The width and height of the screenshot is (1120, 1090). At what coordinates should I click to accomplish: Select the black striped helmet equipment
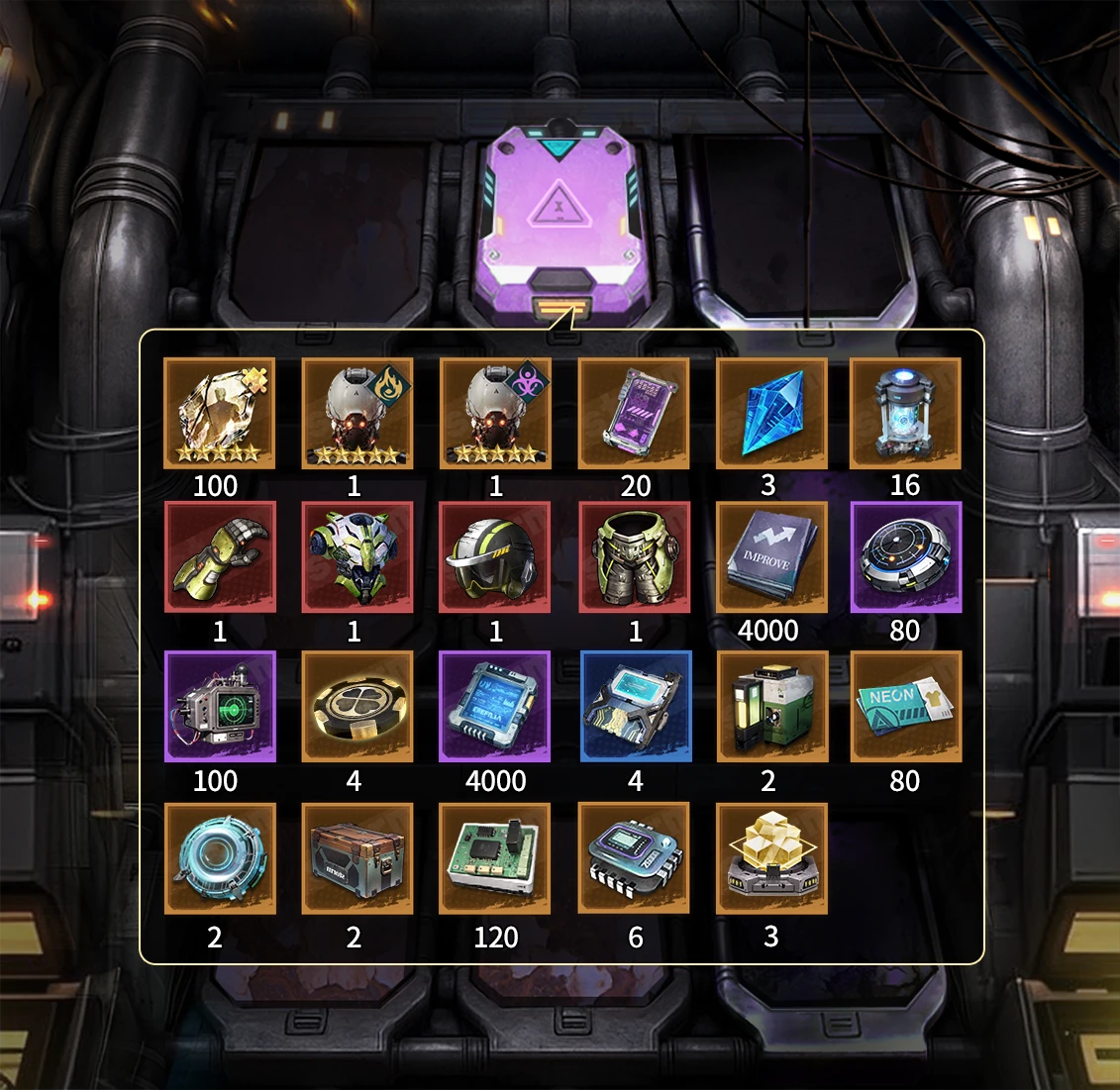click(x=495, y=557)
